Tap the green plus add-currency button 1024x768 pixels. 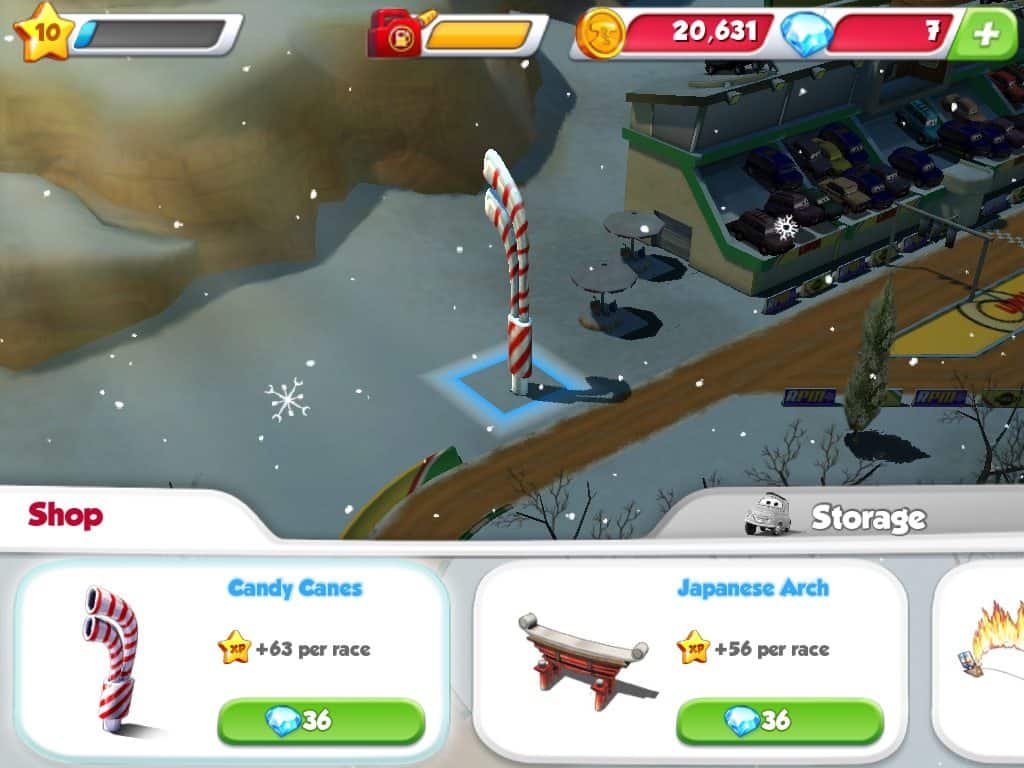986,34
